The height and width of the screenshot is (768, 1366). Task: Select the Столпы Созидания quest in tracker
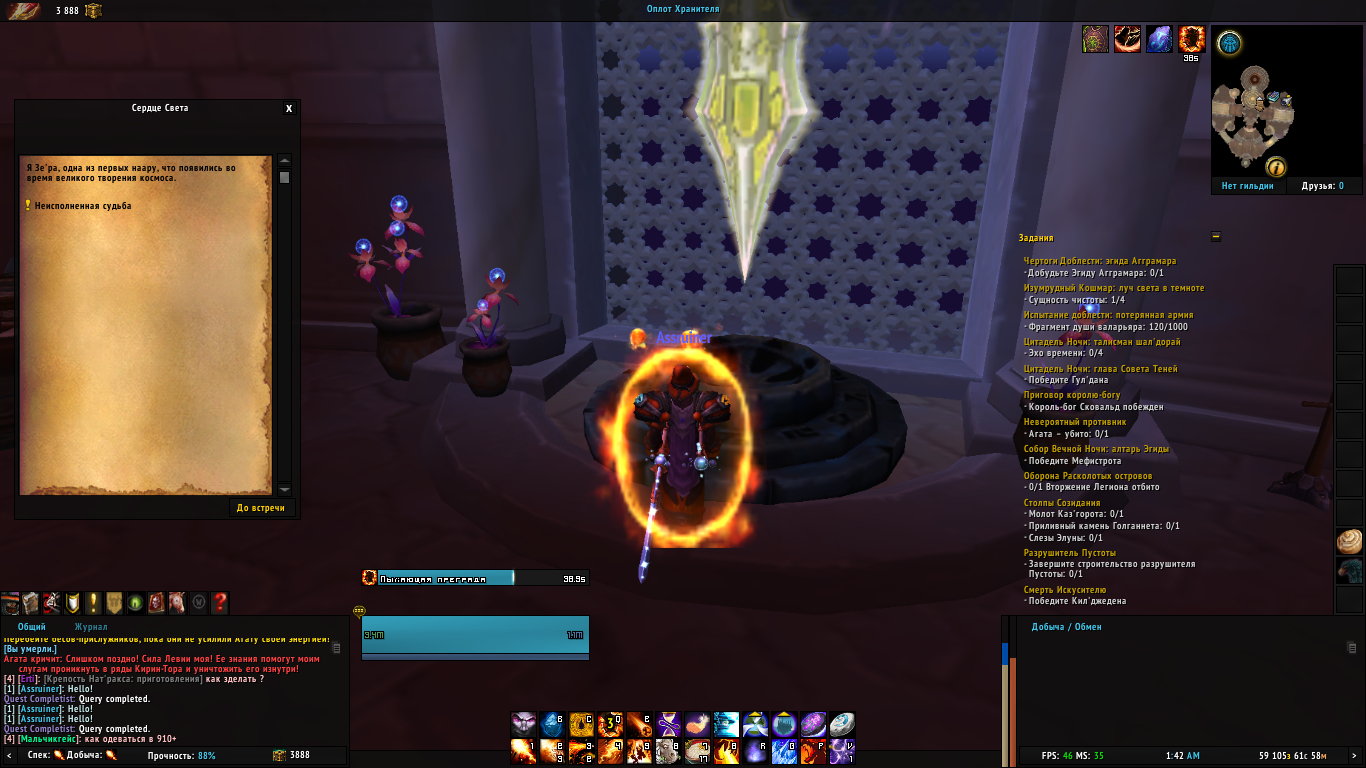click(1062, 503)
